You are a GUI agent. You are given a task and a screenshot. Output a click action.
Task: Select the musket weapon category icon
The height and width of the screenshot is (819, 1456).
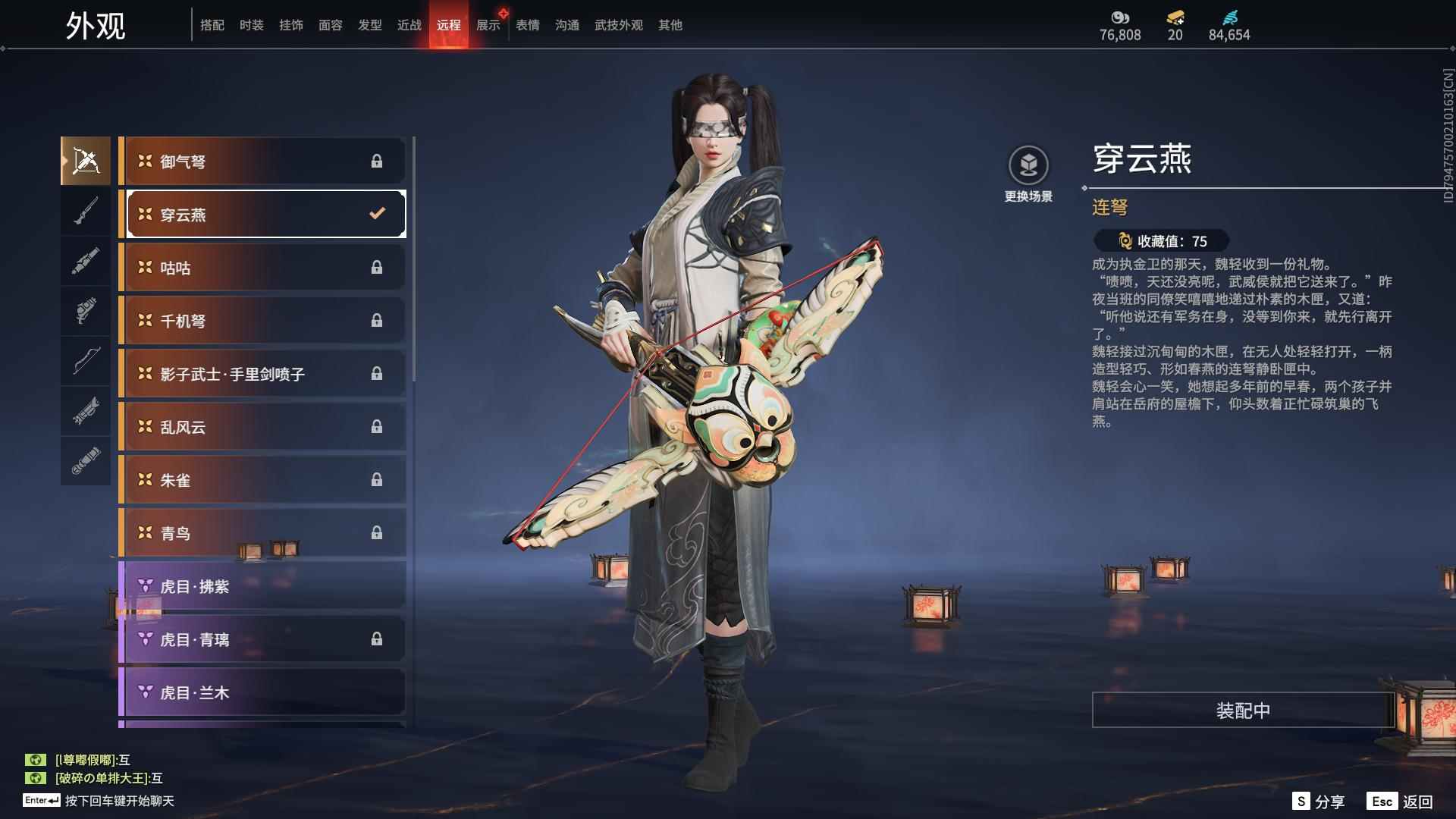coord(86,209)
